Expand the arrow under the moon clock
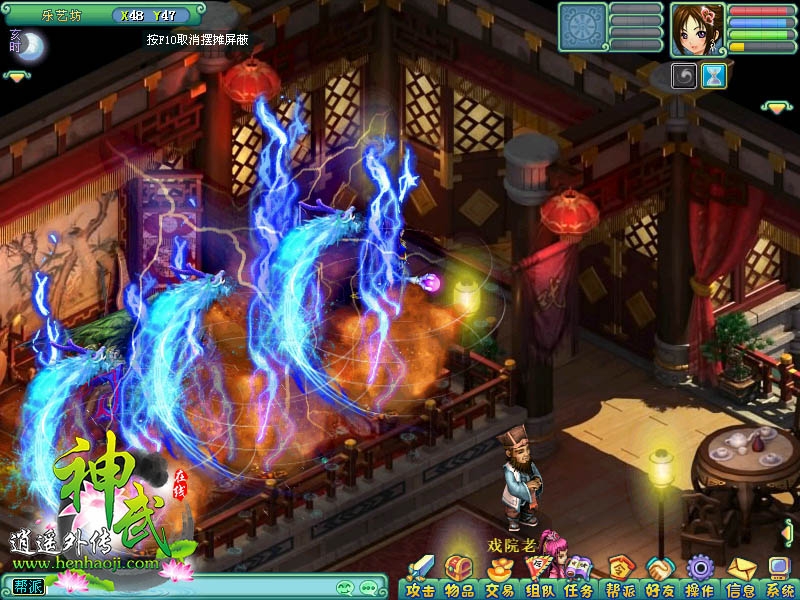Image resolution: width=800 pixels, height=600 pixels. (16, 76)
